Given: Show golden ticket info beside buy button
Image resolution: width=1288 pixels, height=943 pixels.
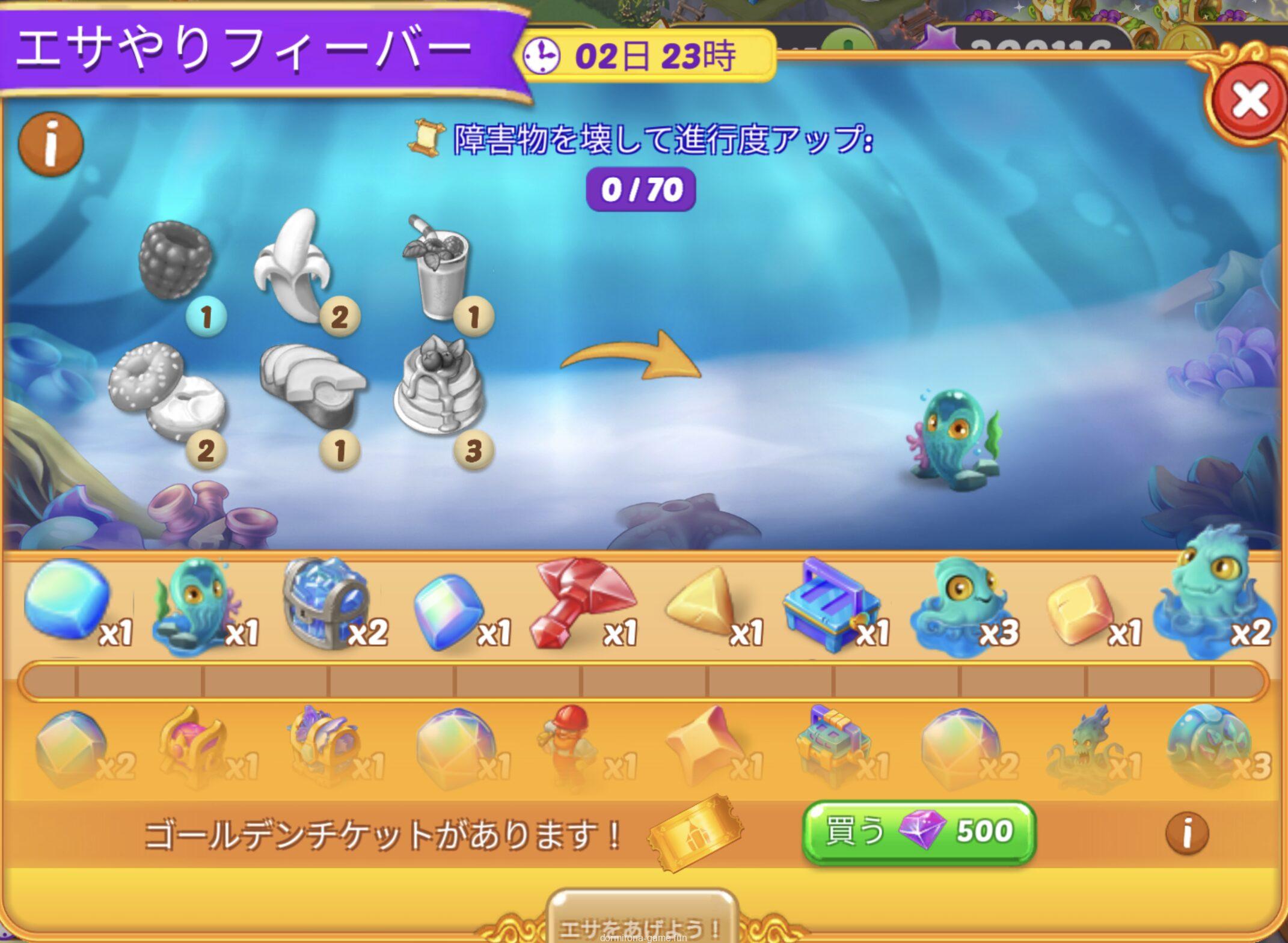Looking at the screenshot, I should pyautogui.click(x=1187, y=833).
